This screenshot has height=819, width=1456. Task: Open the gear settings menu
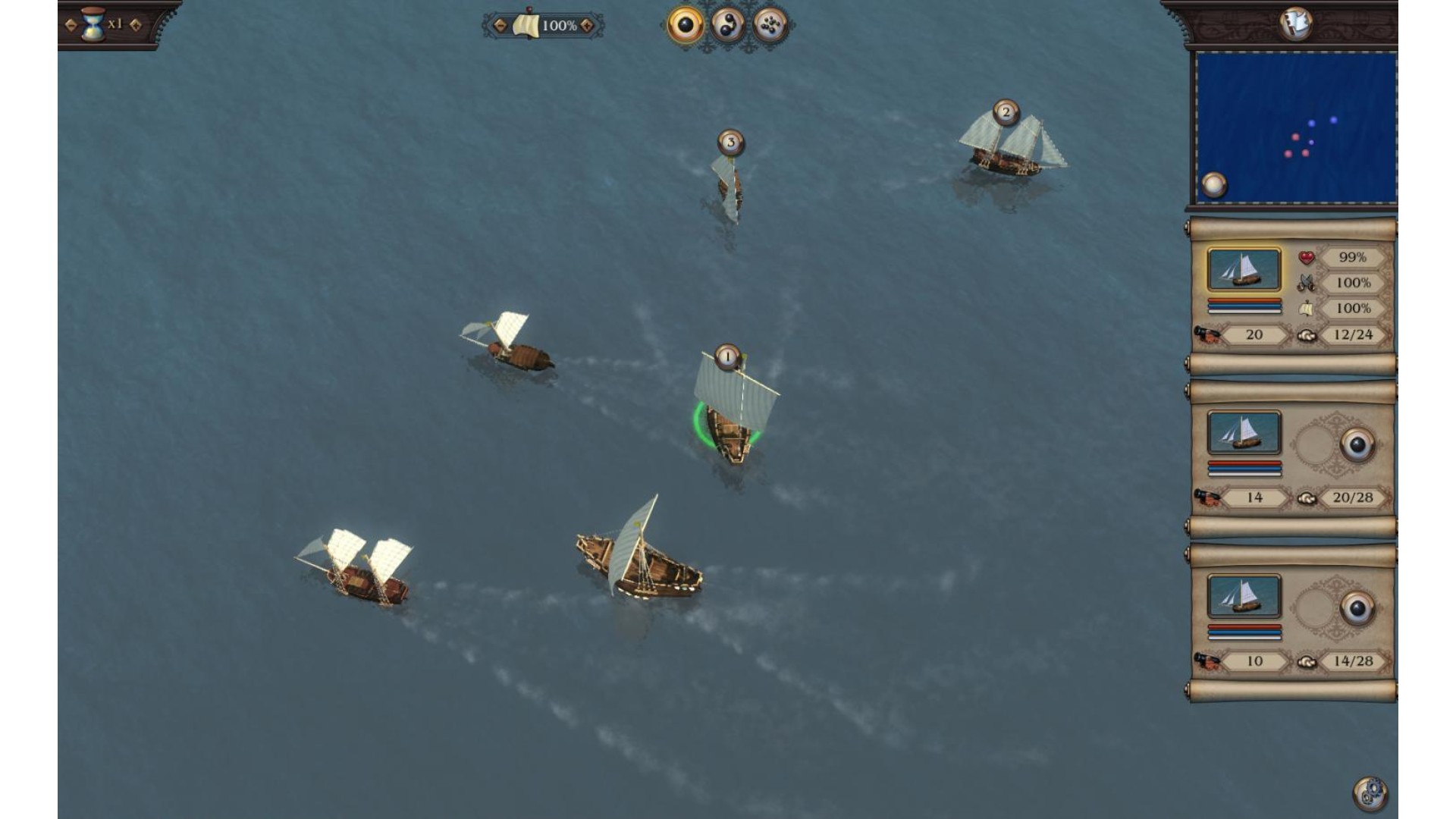(1370, 794)
